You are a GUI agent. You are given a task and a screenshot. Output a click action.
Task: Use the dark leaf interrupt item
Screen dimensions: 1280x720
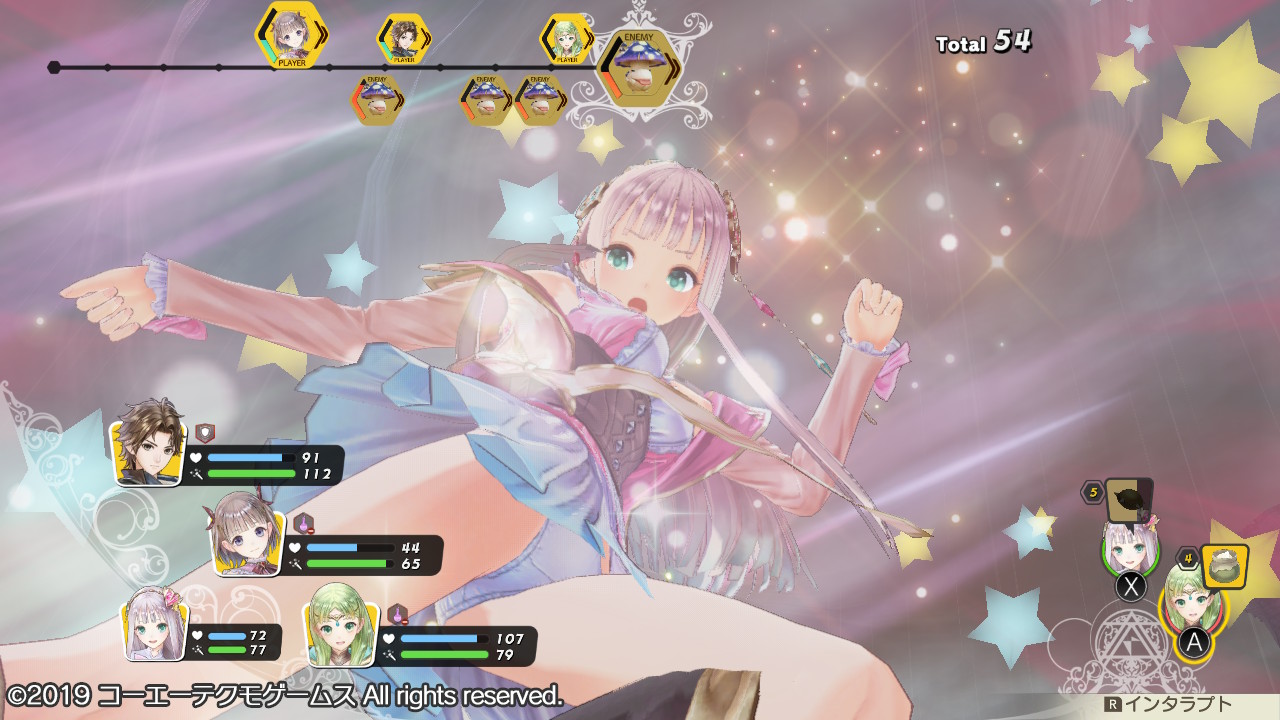click(x=1129, y=499)
